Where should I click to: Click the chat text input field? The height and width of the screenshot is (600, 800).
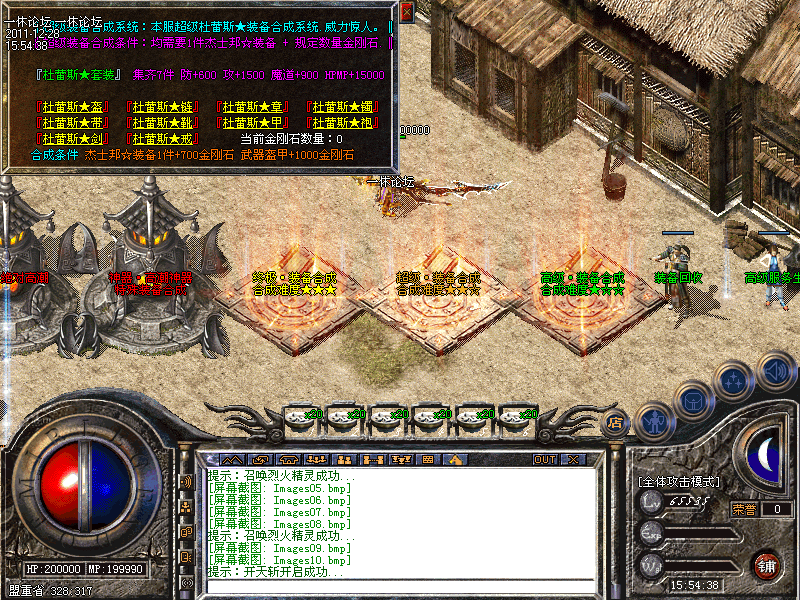400,585
